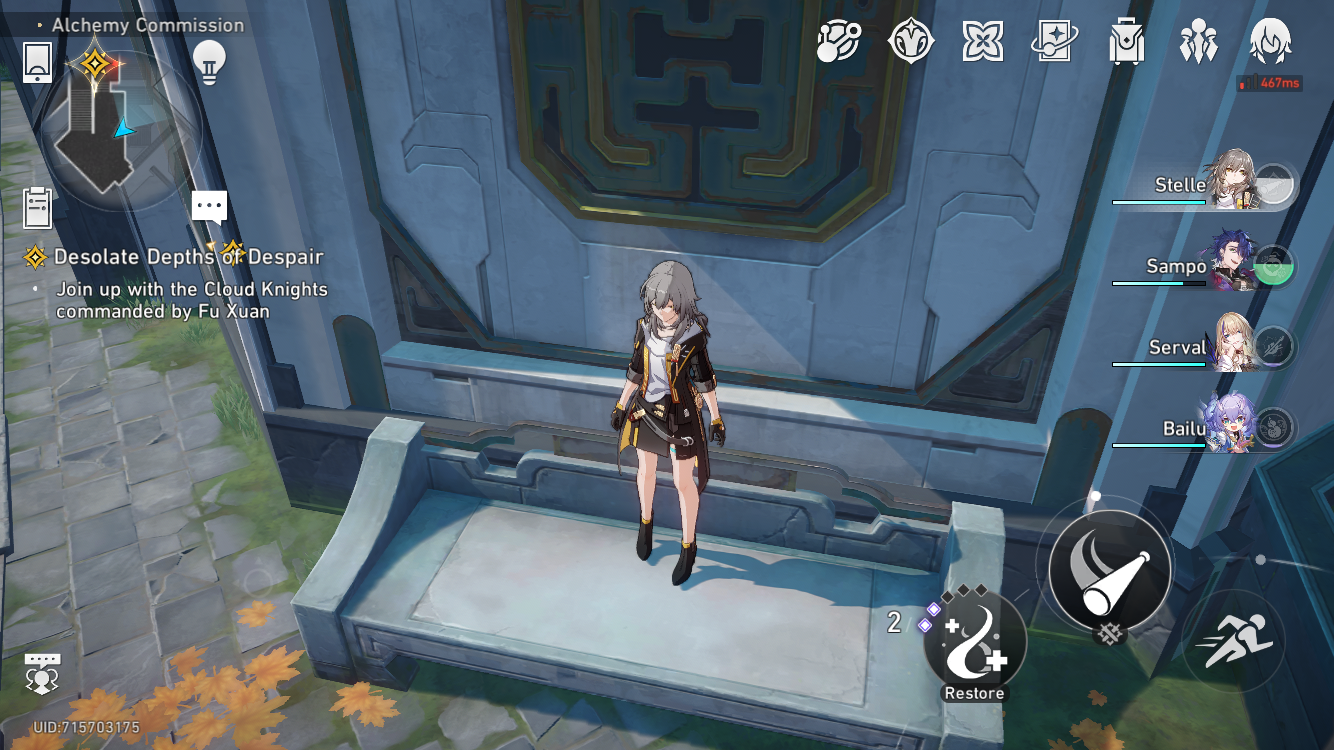Open the Inventory bag icon
Screen dimensions: 1334x750
[1126, 40]
